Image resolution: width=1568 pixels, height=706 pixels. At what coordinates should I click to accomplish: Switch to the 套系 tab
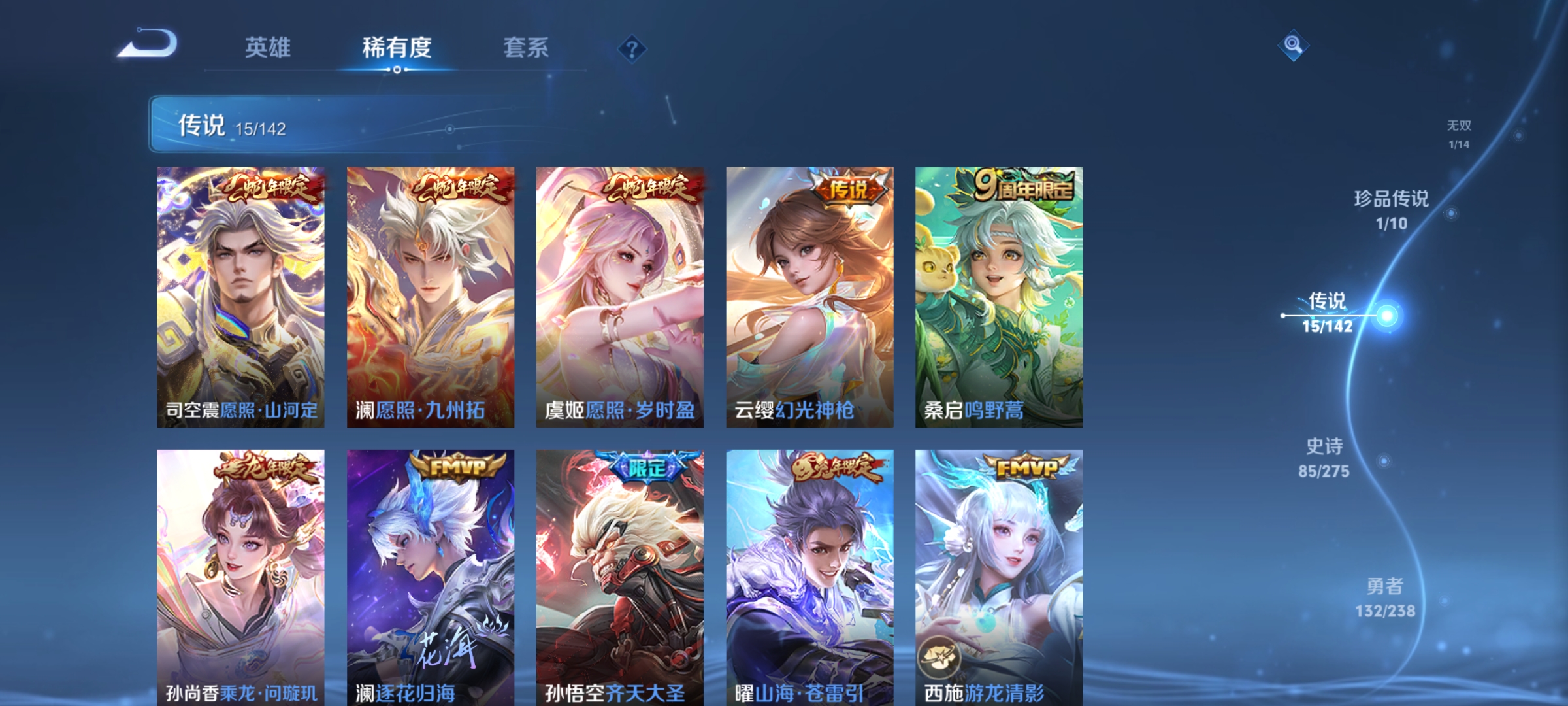(x=526, y=48)
